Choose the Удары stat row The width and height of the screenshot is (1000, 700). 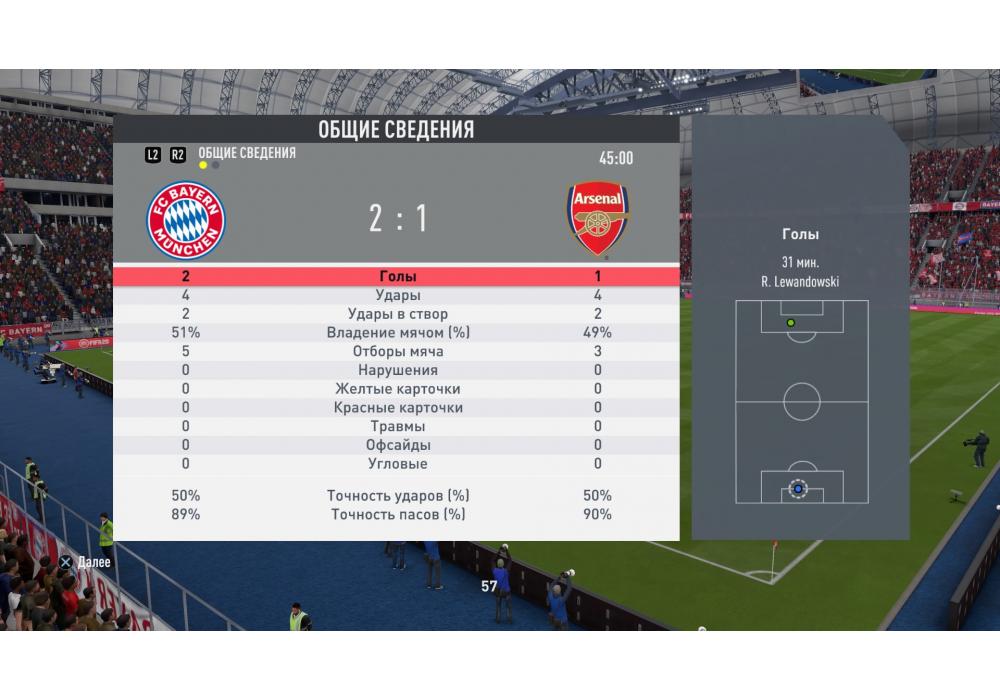(397, 296)
